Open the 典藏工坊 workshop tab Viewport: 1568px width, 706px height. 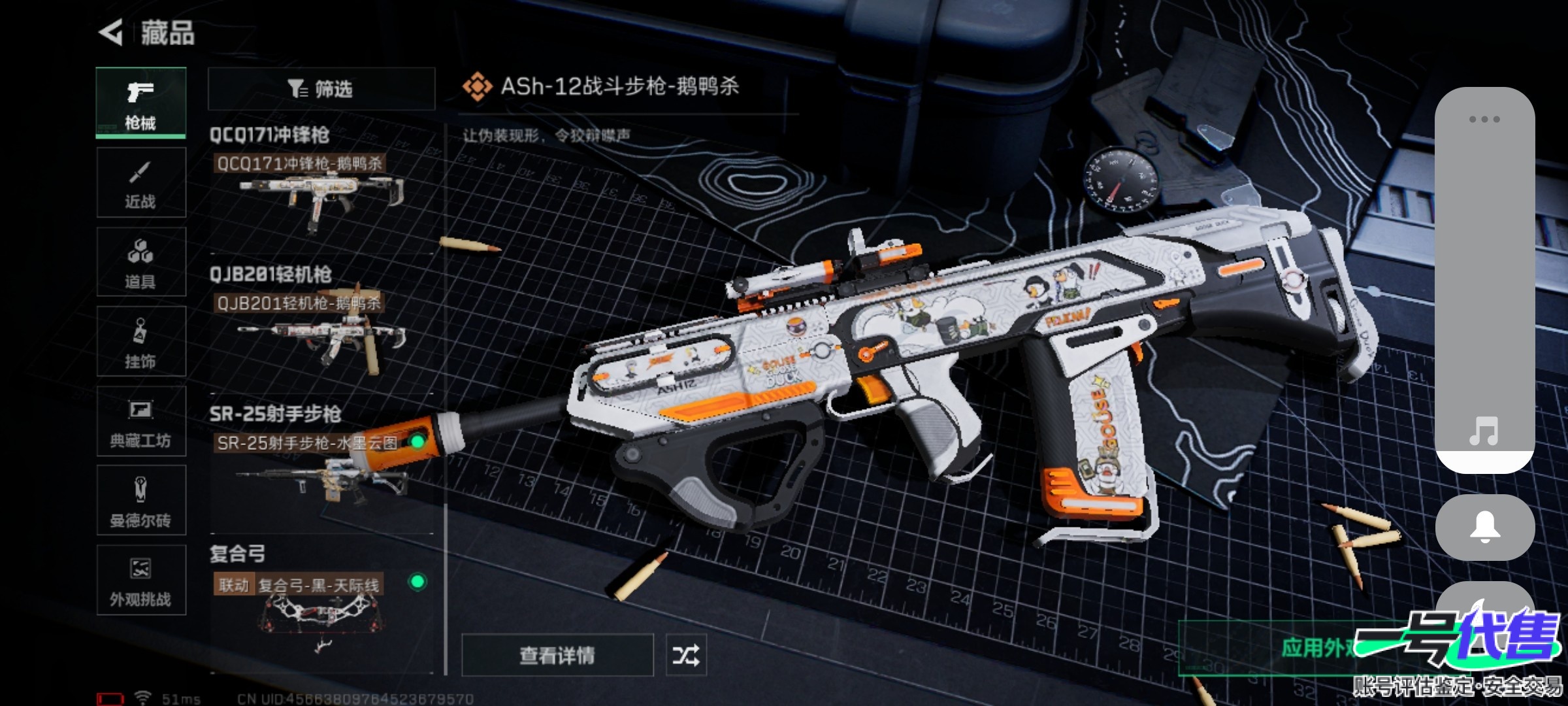(x=140, y=422)
